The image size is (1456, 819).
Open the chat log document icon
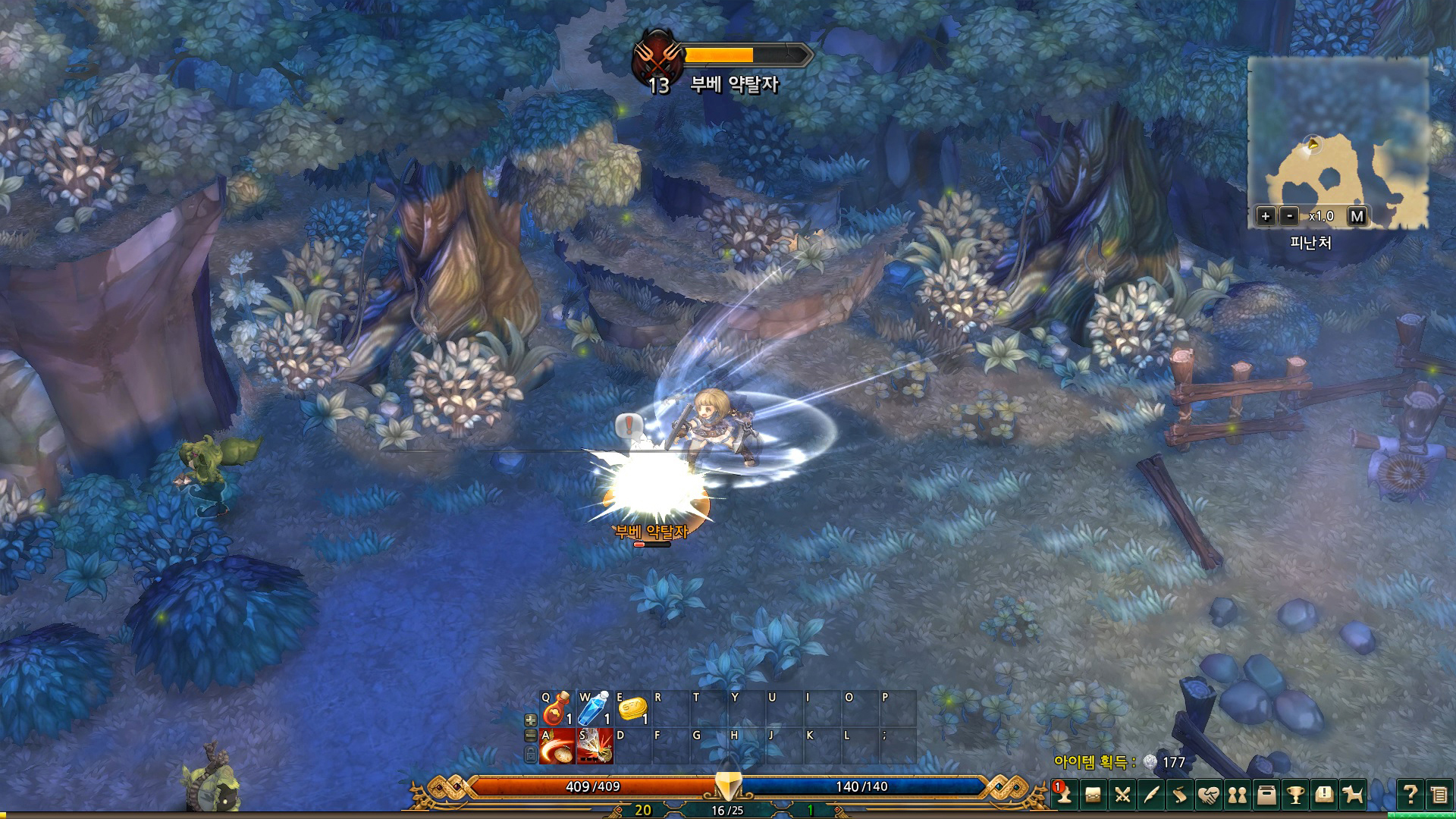tap(1440, 795)
